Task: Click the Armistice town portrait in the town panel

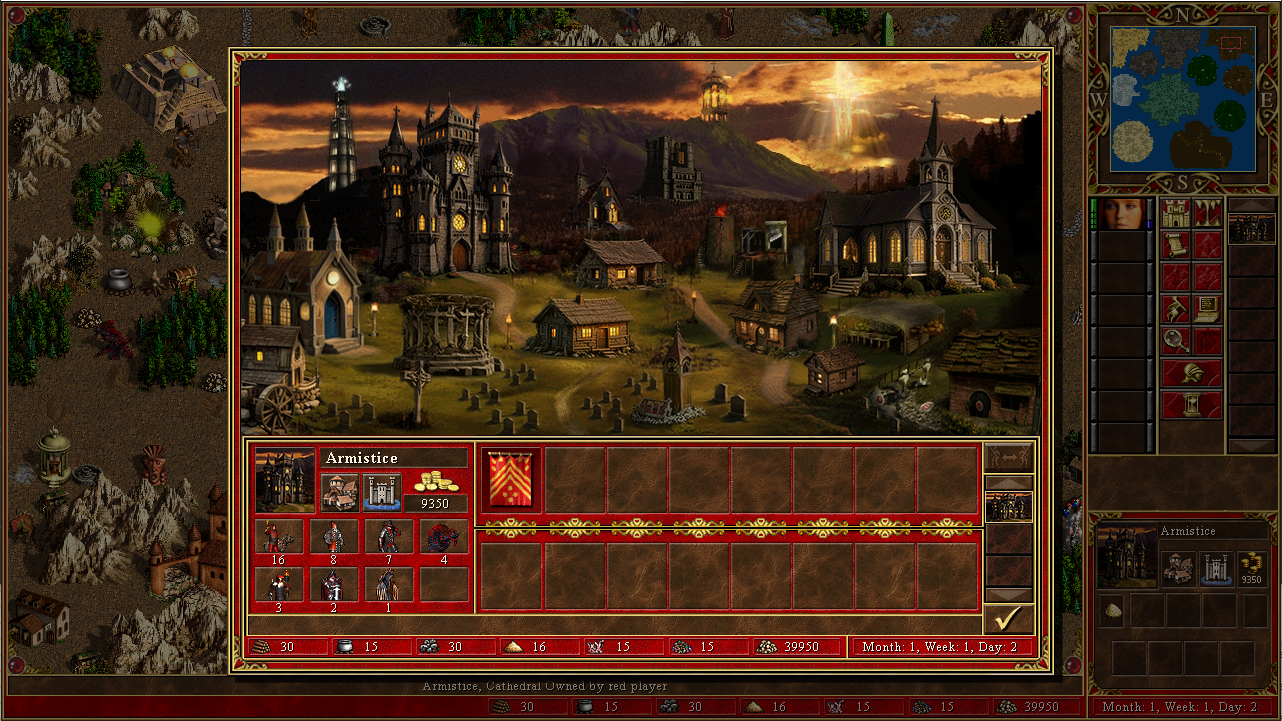Action: coord(284,479)
